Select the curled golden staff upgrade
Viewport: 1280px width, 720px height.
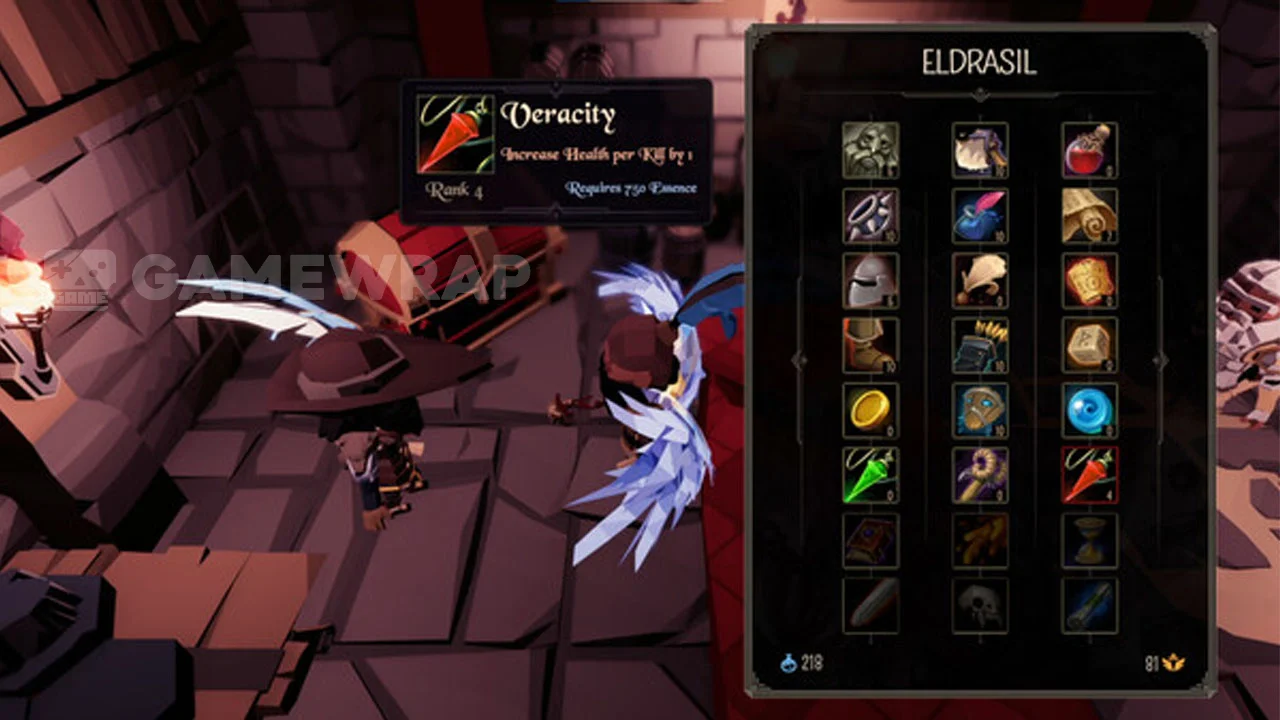pyautogui.click(x=980, y=475)
